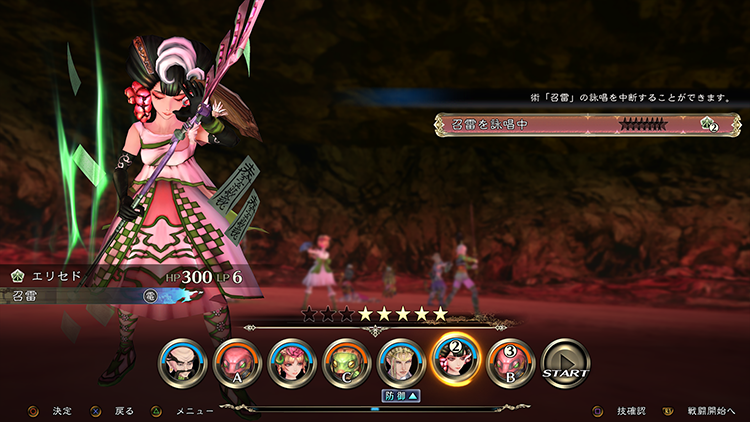Click the highlighted portrait numbered 2
This screenshot has width=750, height=422.
click(456, 363)
